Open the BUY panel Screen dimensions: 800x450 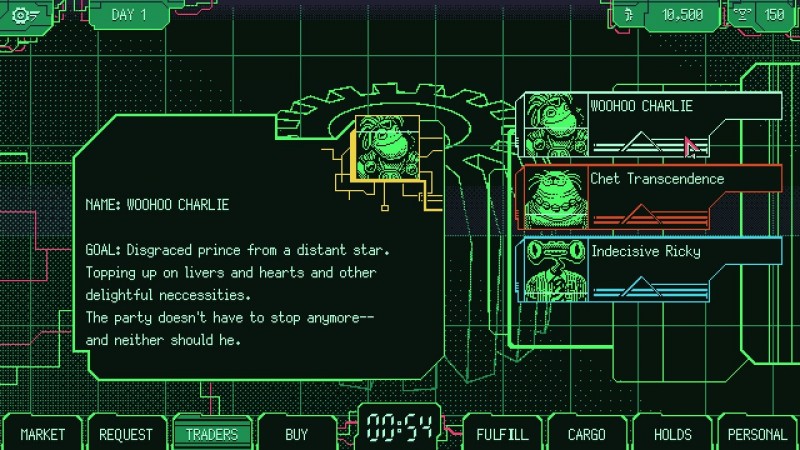[x=296, y=434]
